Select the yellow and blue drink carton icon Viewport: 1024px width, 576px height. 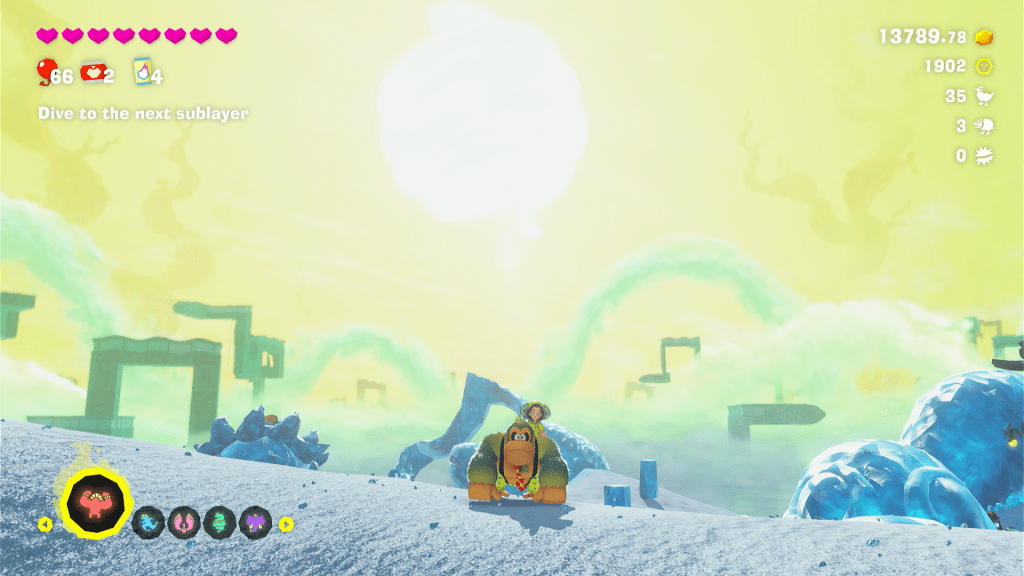click(x=141, y=72)
